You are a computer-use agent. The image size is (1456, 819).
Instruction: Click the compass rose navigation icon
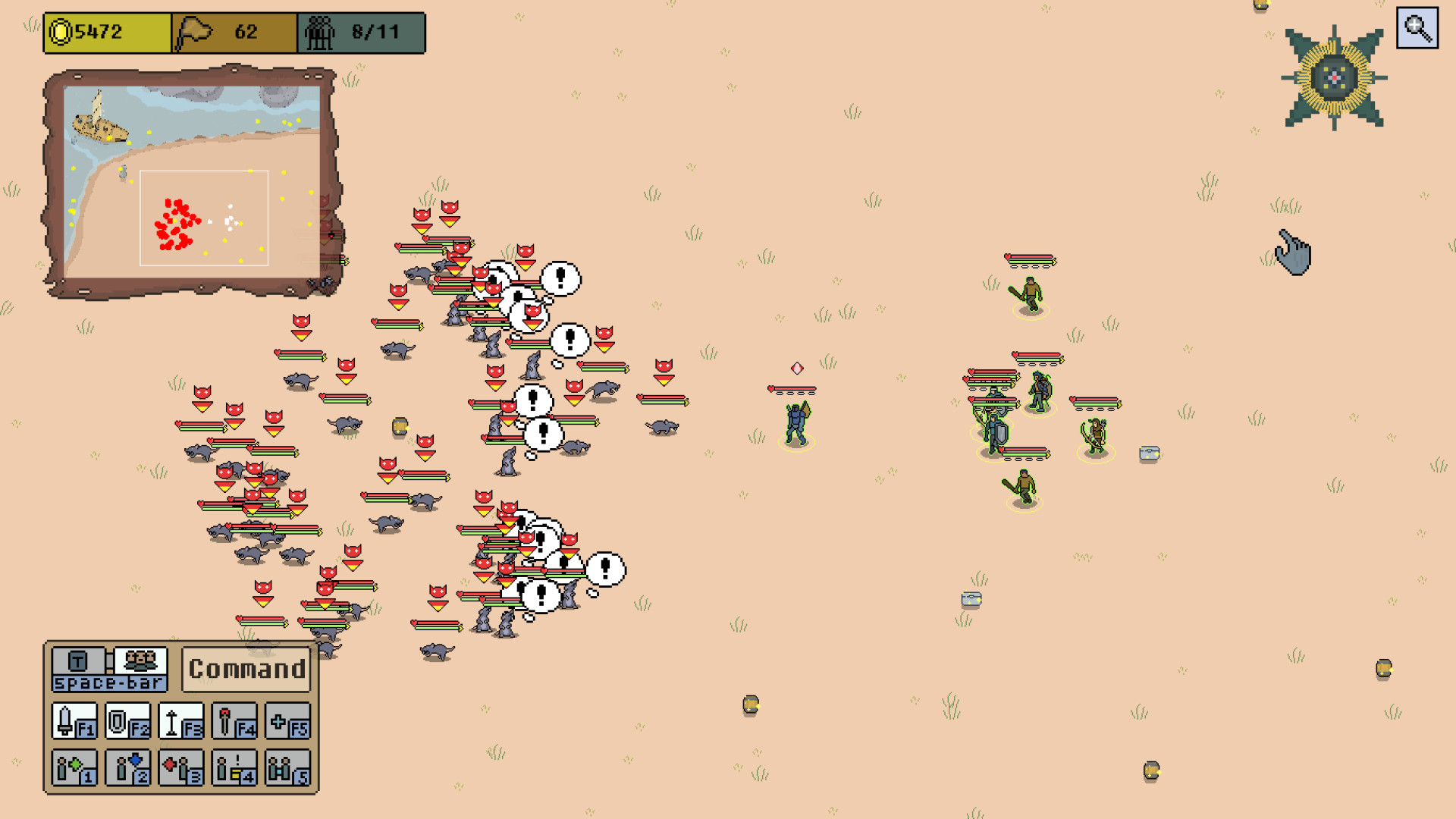tap(1332, 76)
